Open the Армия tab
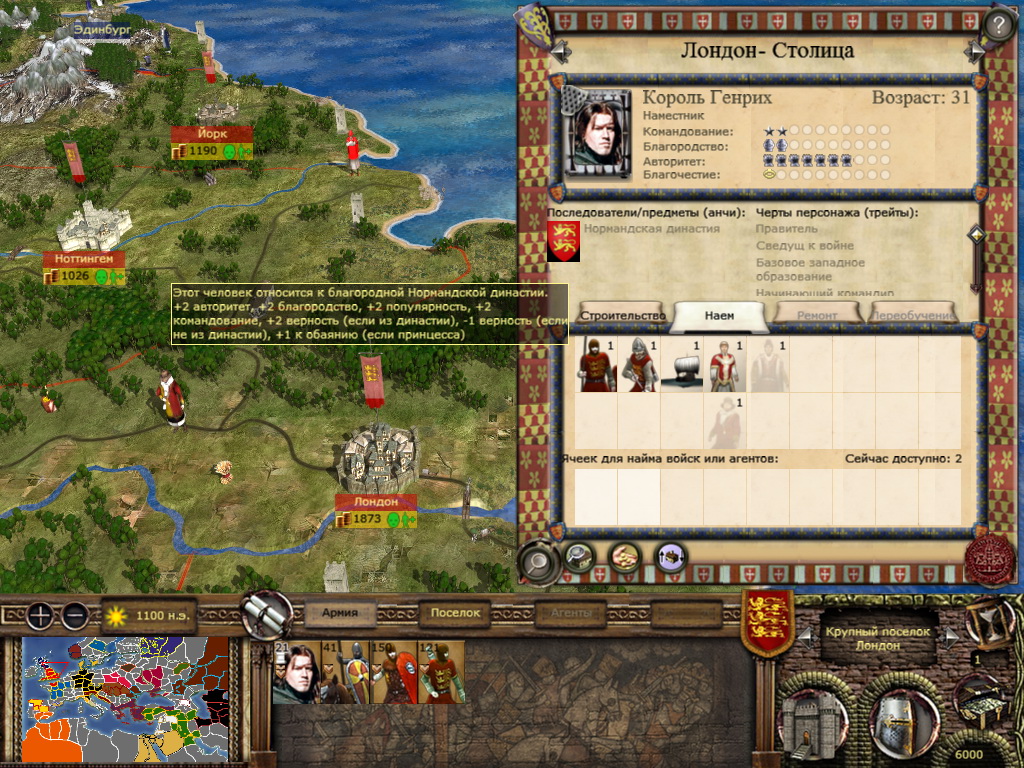1024x768 pixels. point(347,613)
